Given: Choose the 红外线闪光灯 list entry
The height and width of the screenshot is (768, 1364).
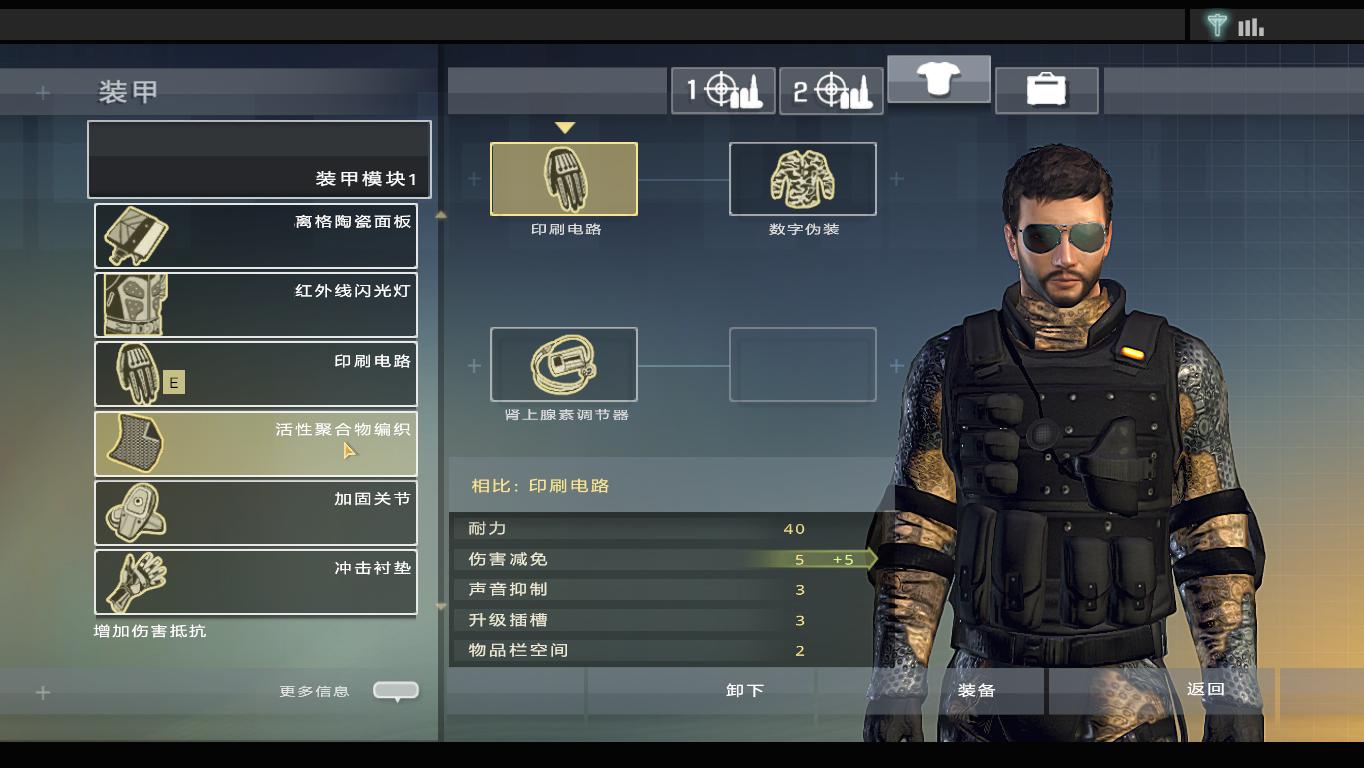Looking at the screenshot, I should (256, 305).
